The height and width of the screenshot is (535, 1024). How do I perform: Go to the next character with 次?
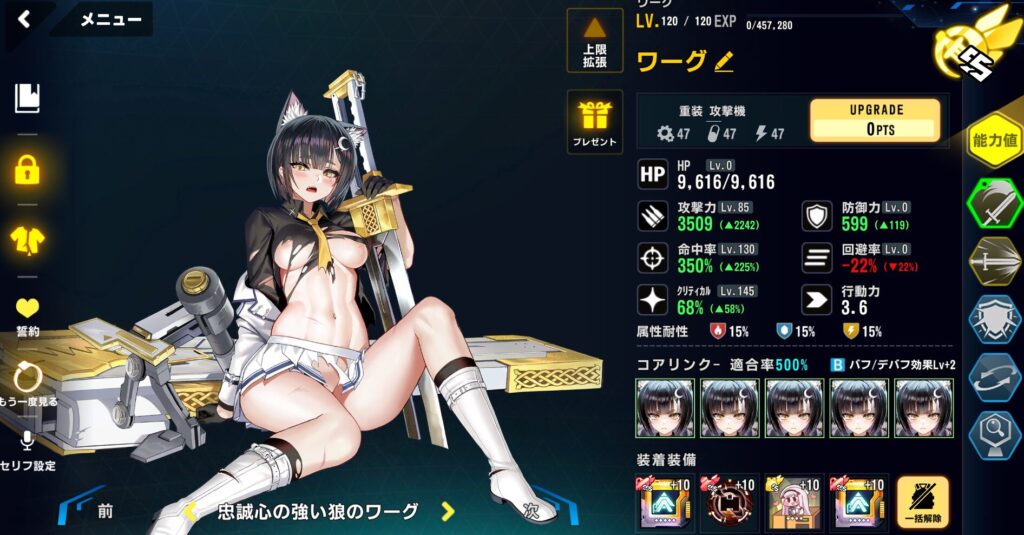(532, 510)
